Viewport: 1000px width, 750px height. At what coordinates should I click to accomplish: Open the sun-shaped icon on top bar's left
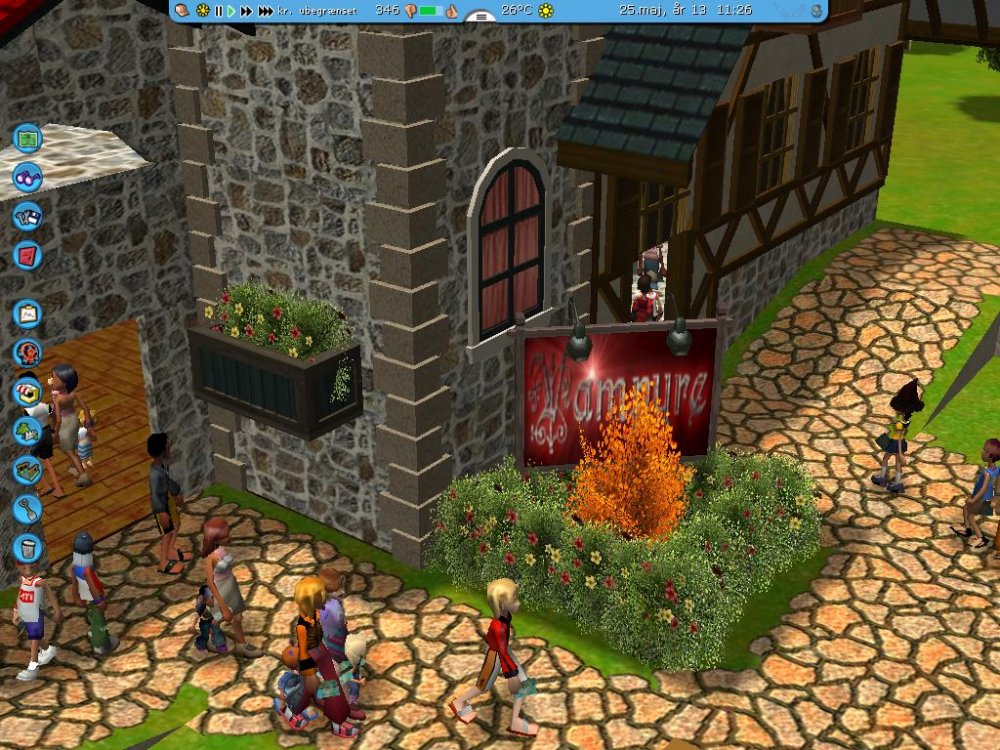[203, 11]
